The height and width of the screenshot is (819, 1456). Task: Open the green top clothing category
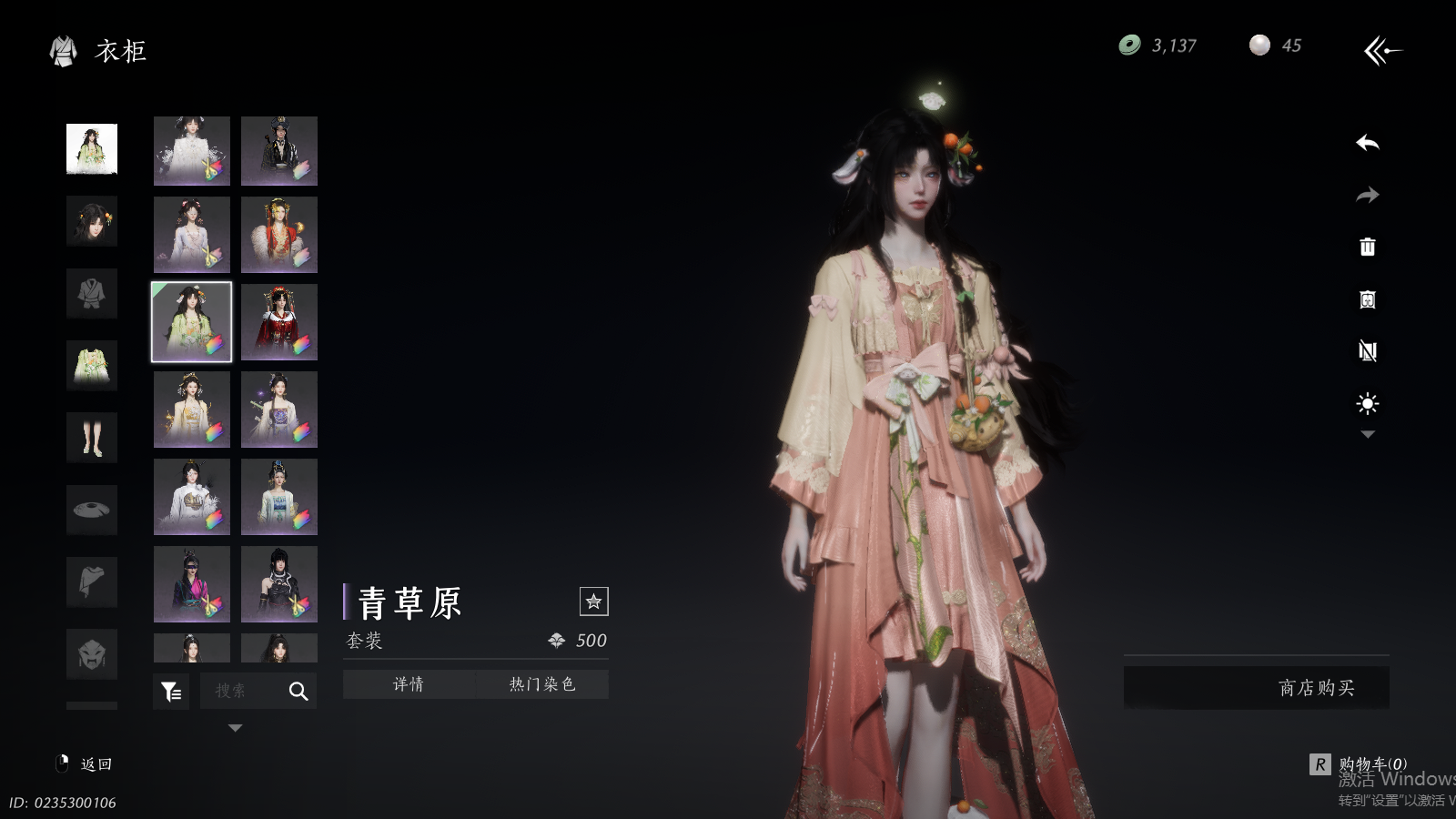tap(92, 365)
